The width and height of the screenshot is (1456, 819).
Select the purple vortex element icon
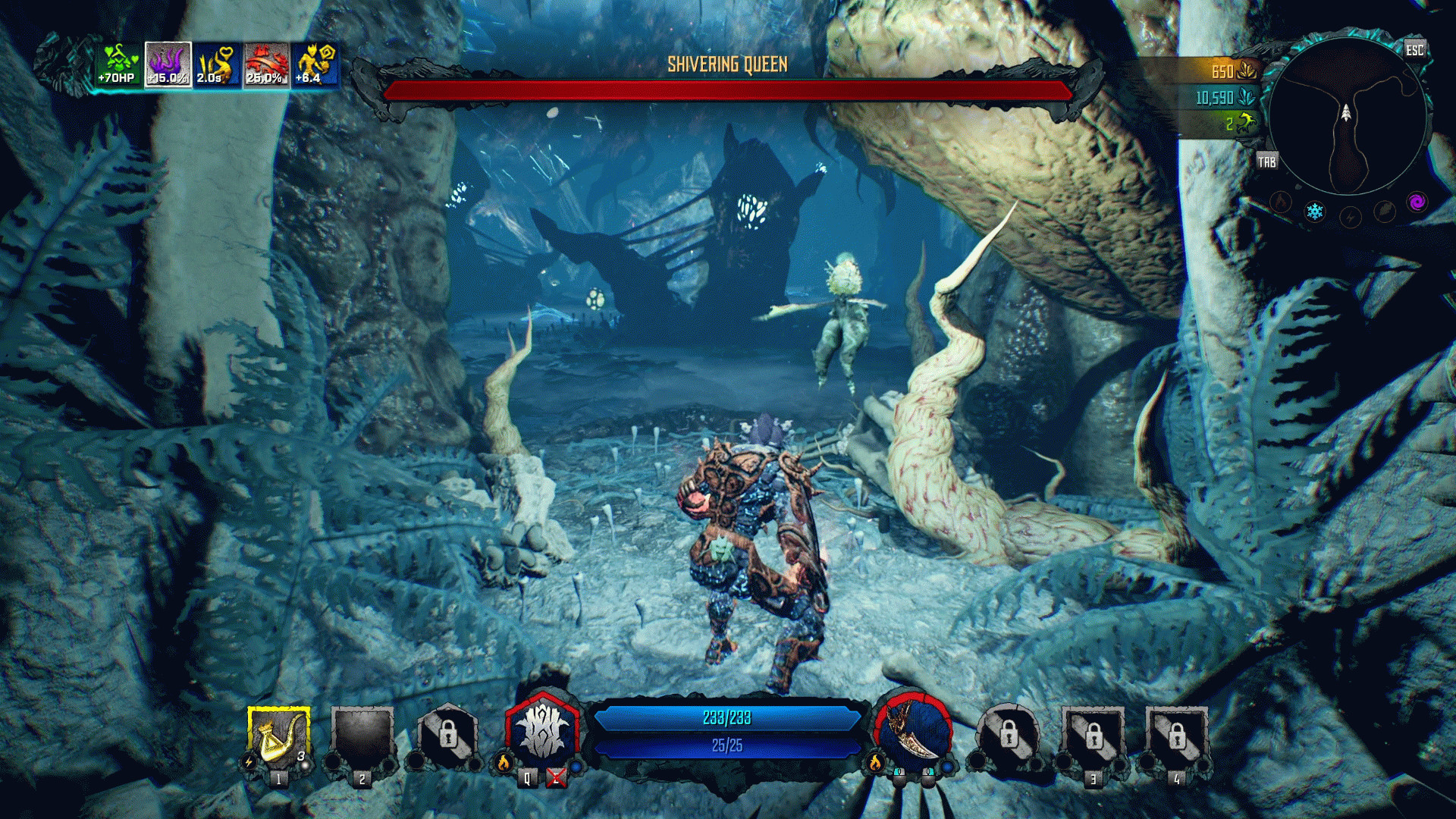(x=1417, y=202)
